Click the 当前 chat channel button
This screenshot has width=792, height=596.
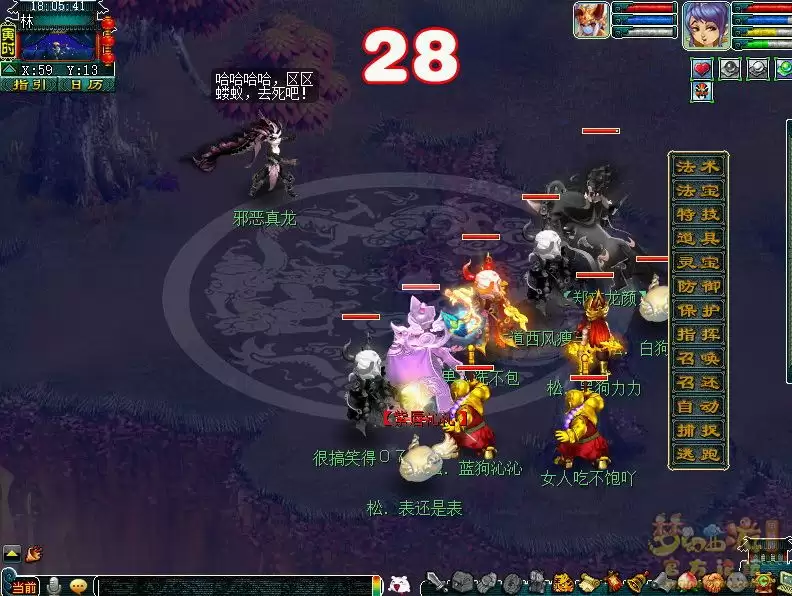point(25,586)
